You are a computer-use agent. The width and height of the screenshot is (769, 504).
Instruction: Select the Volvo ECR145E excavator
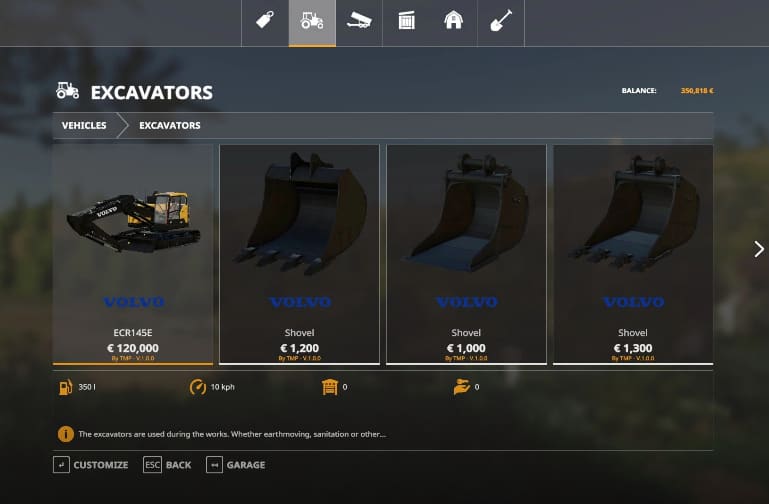coord(133,254)
